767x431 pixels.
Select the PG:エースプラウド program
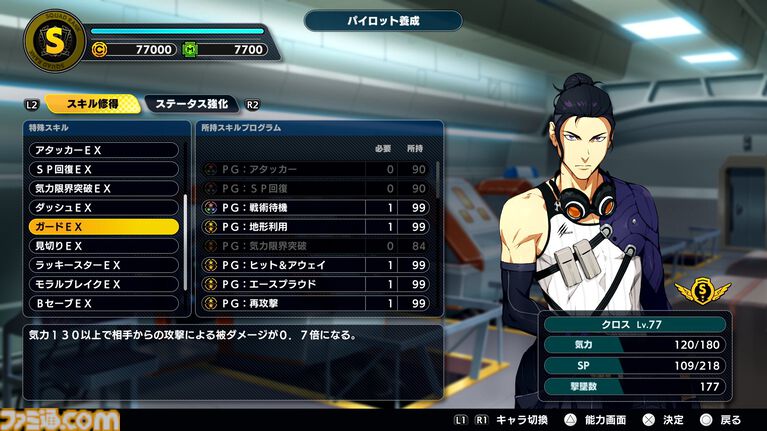click(315, 284)
